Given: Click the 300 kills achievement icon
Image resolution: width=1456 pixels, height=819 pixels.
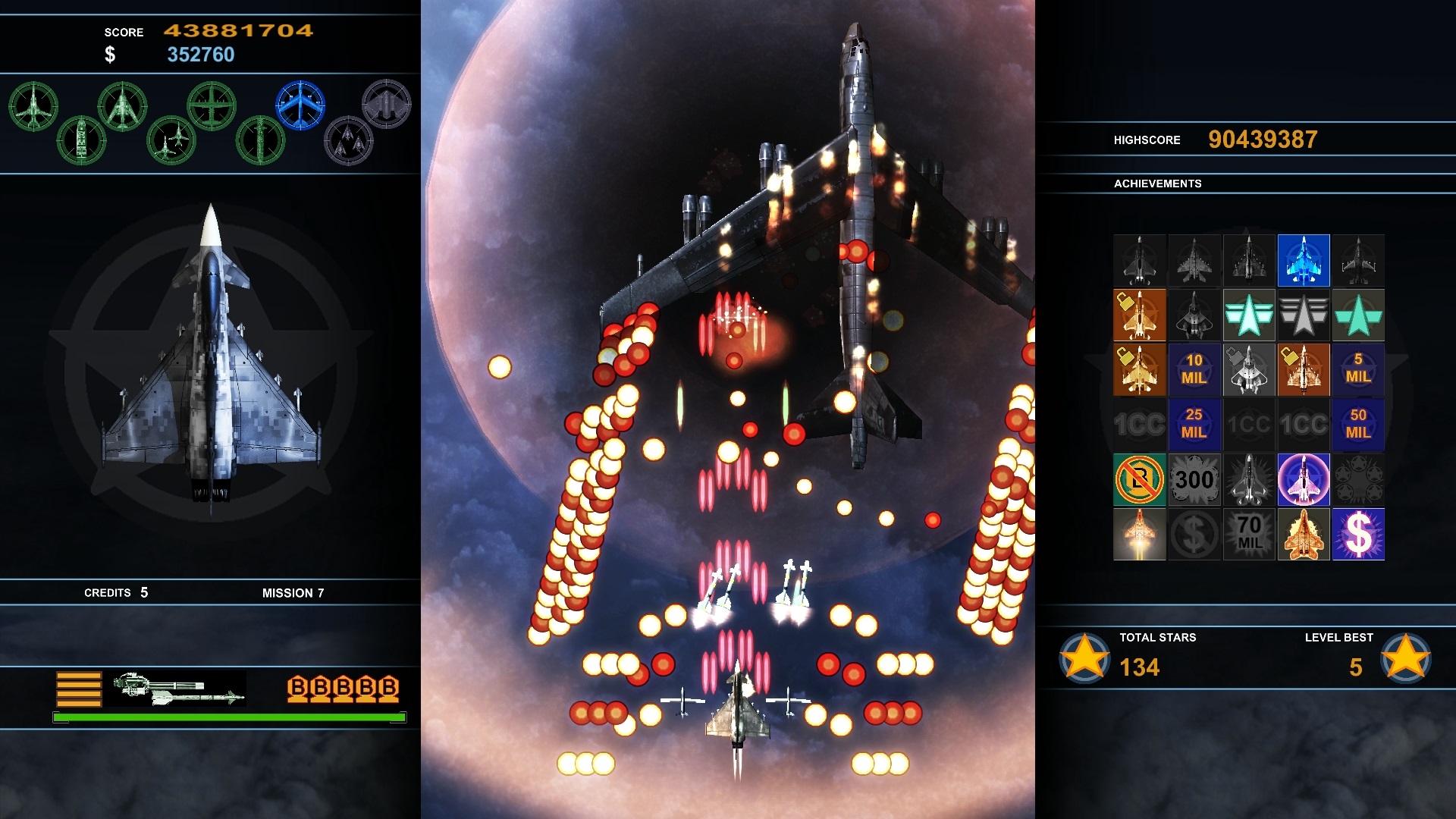Looking at the screenshot, I should 1194,479.
